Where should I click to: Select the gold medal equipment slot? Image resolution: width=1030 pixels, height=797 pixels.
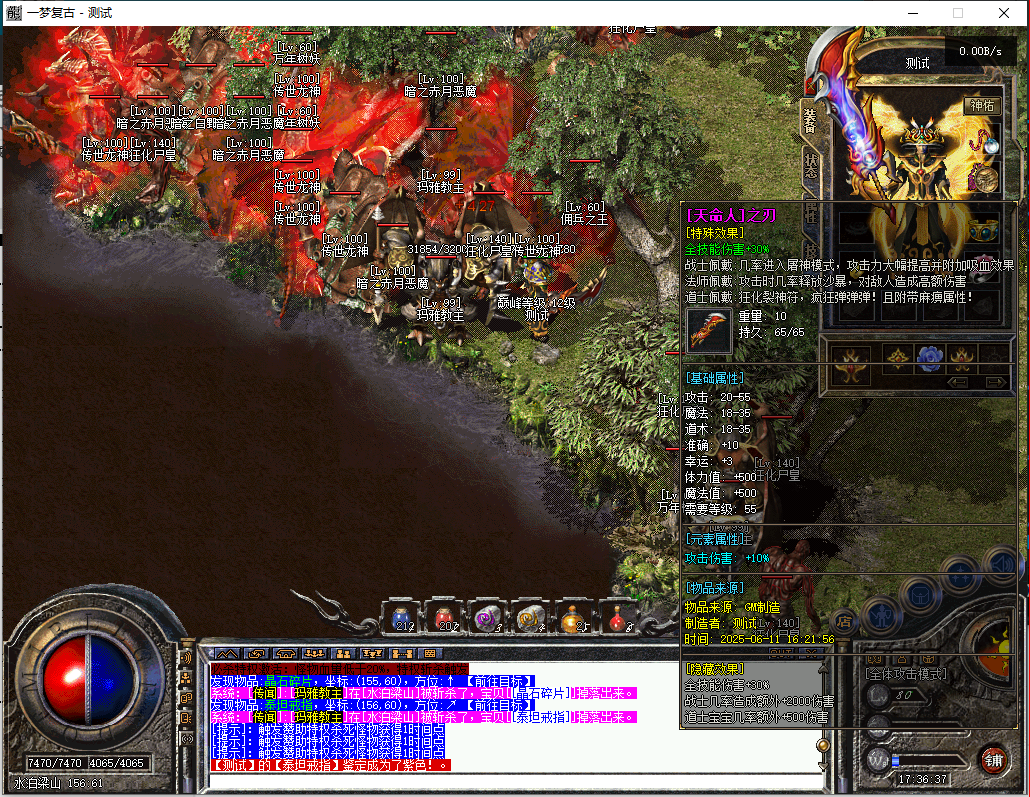click(x=986, y=179)
